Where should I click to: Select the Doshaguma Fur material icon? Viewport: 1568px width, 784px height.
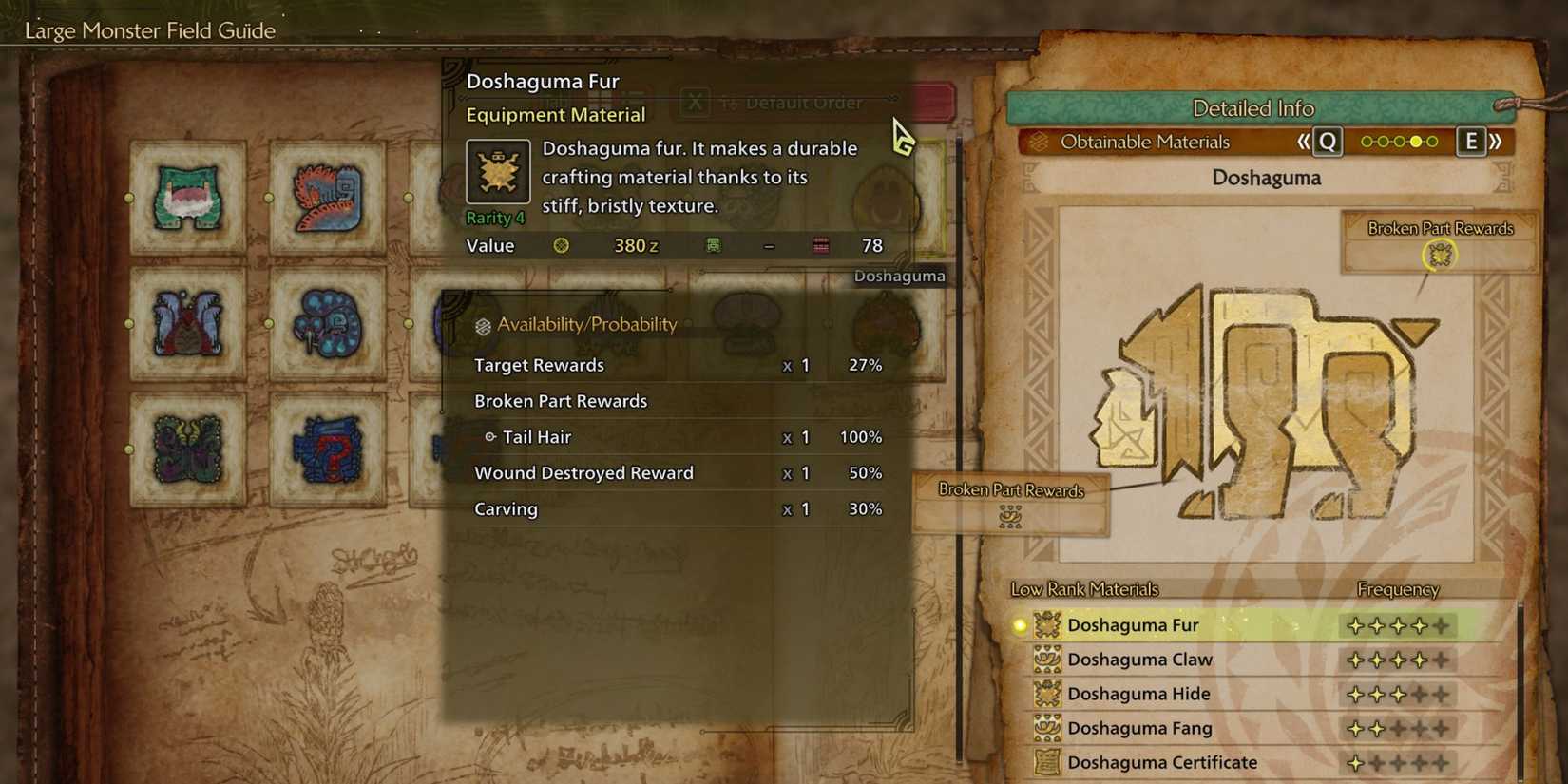tap(1048, 624)
